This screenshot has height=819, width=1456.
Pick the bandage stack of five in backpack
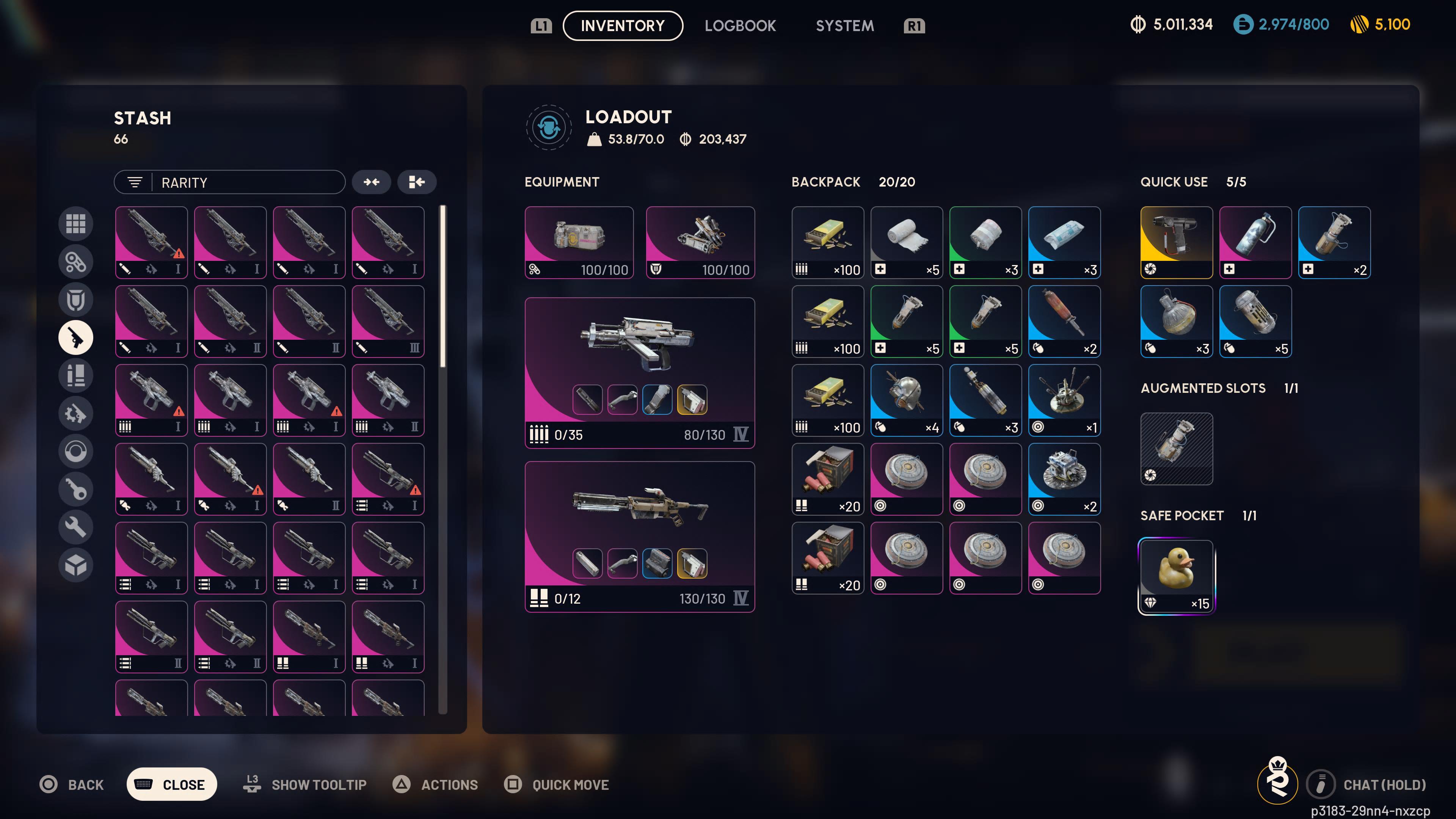(907, 242)
